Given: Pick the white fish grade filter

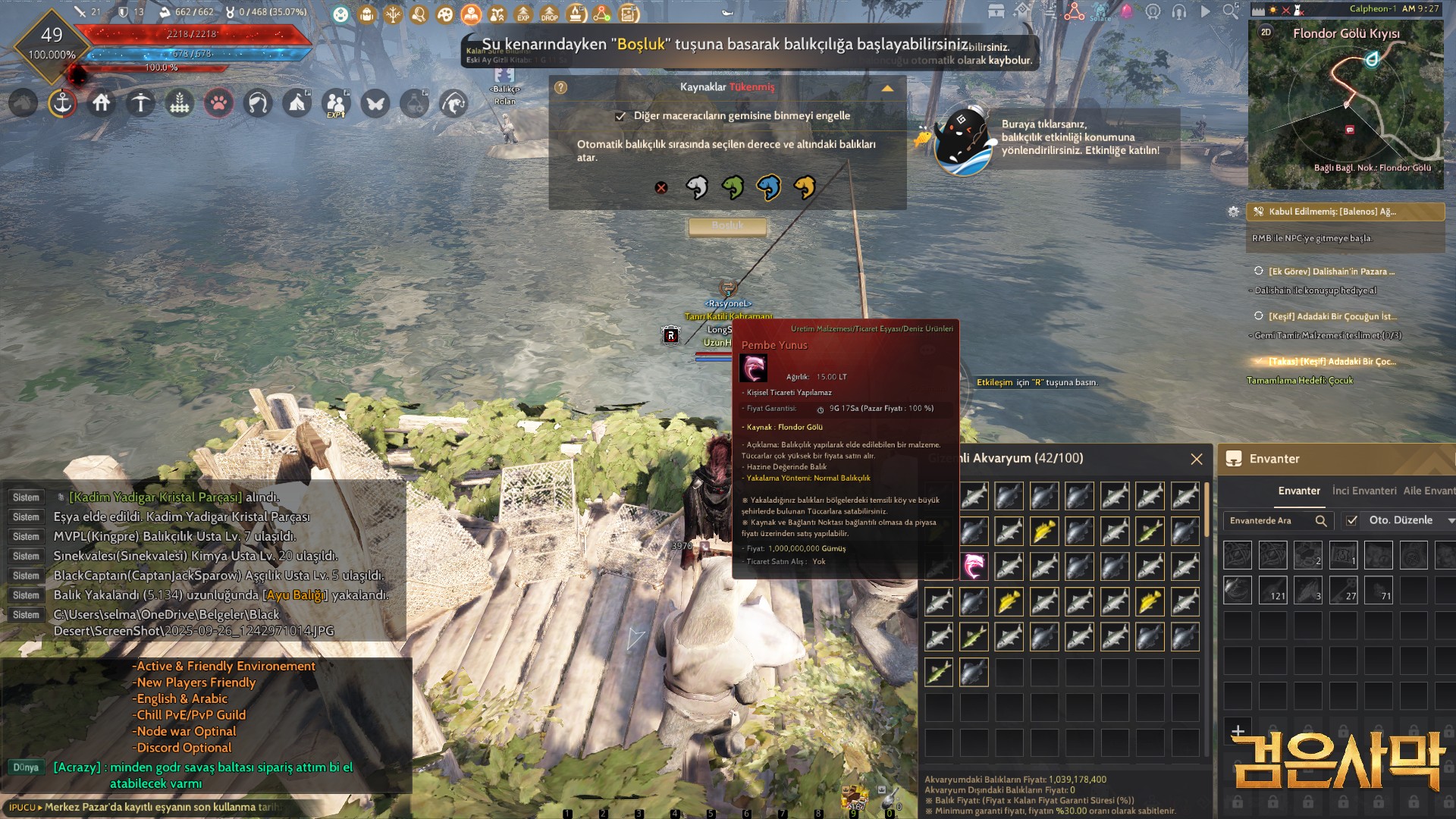Looking at the screenshot, I should (696, 187).
